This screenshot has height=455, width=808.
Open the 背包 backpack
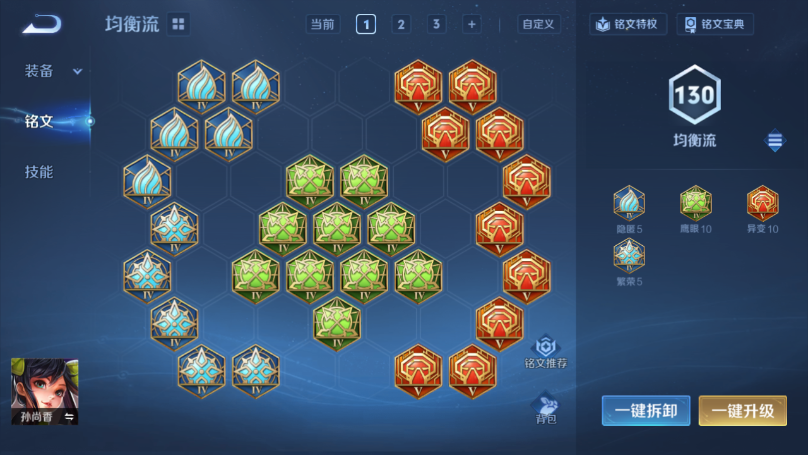pos(546,408)
